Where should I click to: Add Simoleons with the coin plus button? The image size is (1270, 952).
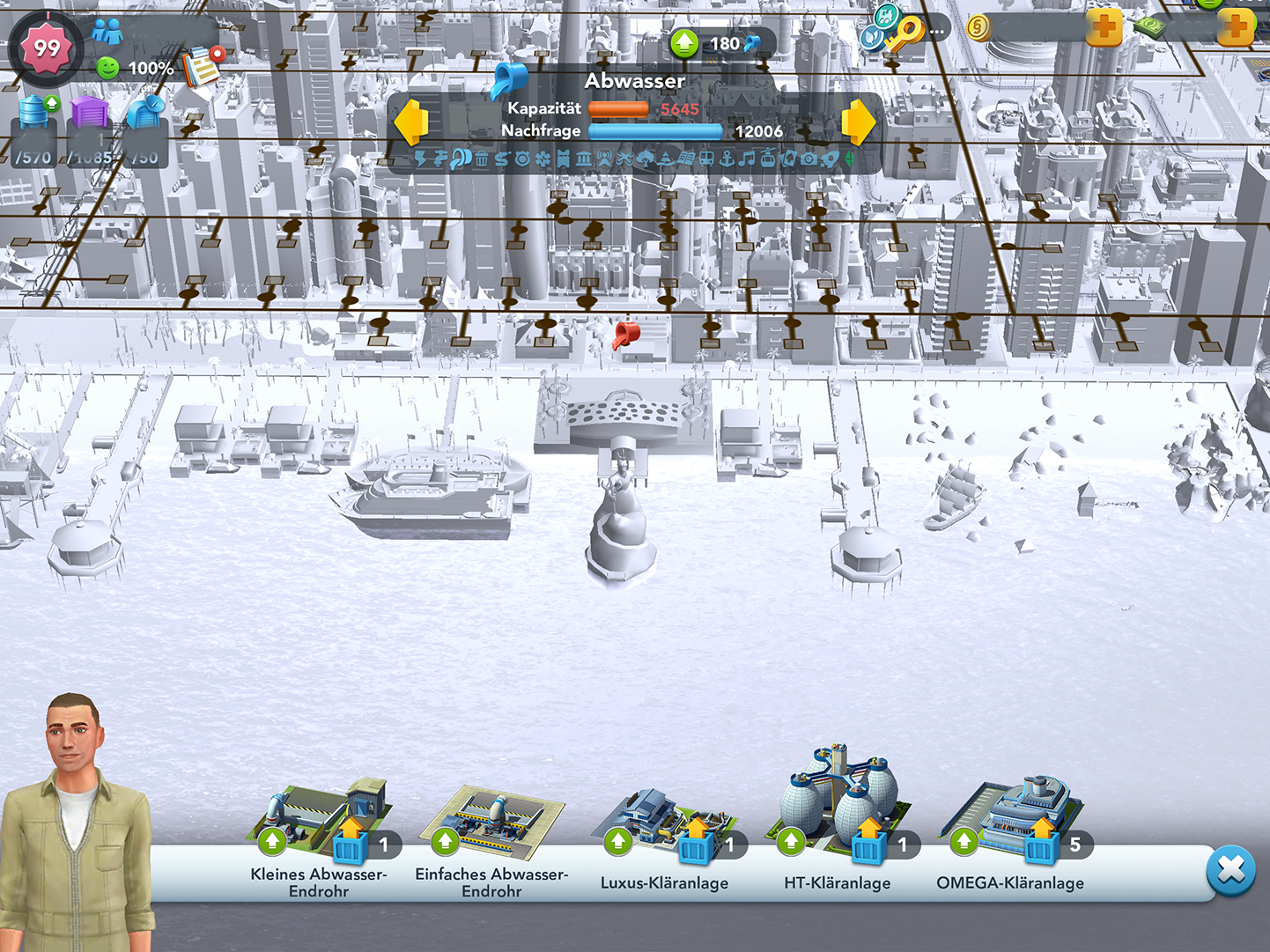pyautogui.click(x=1104, y=28)
